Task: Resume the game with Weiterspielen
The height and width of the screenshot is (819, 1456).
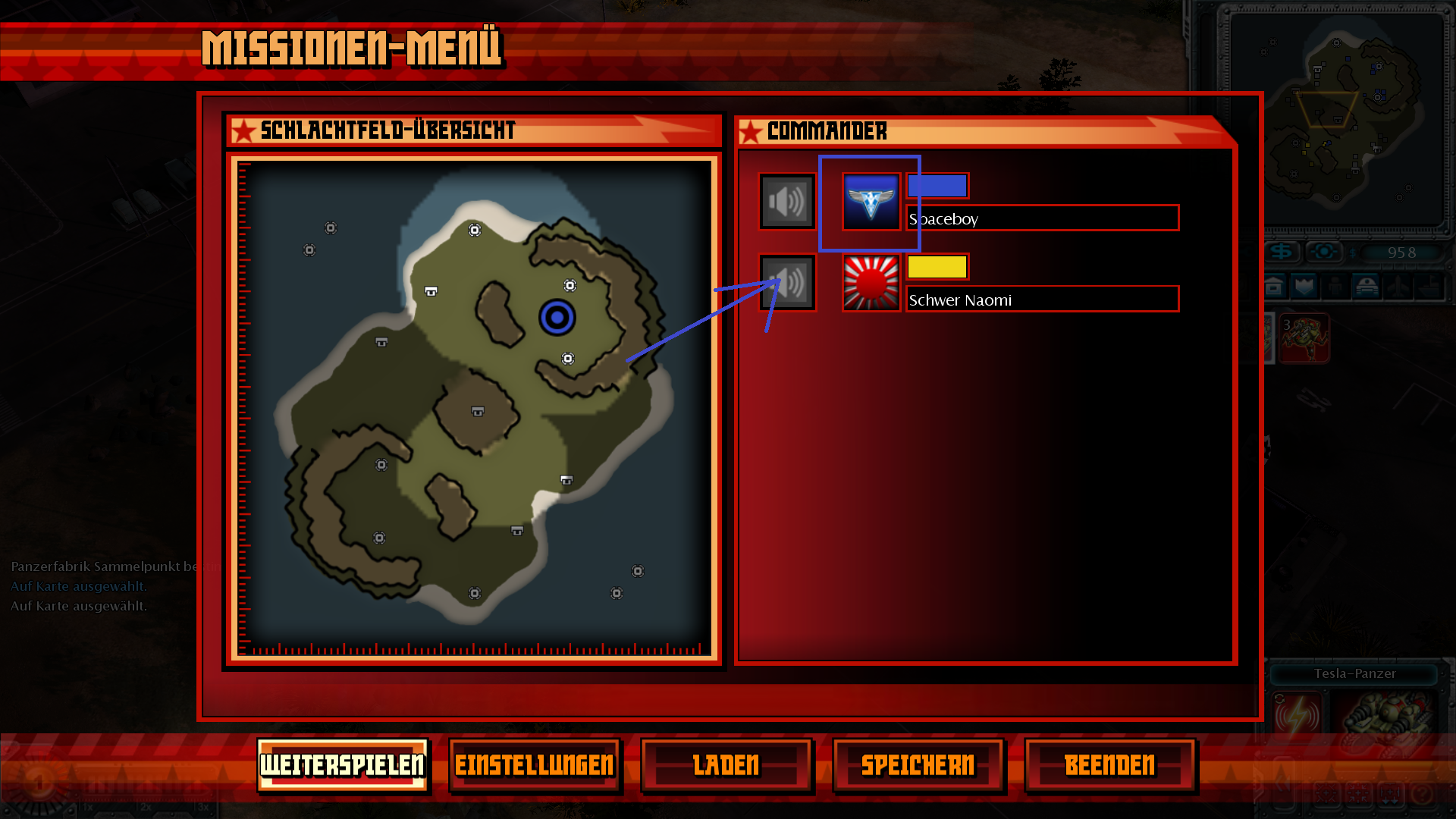Action: (343, 765)
